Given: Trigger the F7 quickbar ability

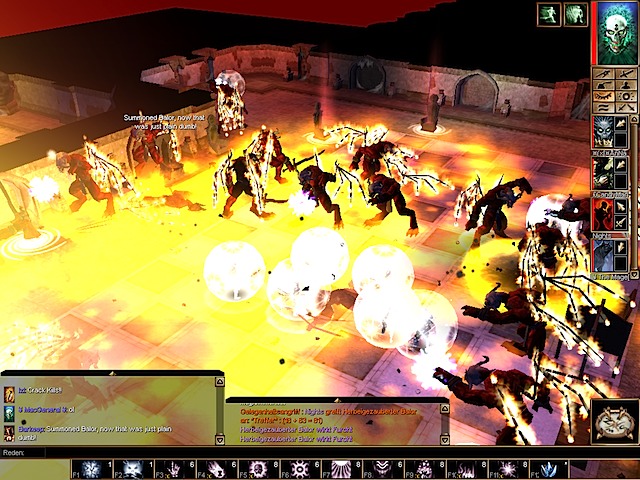Looking at the screenshot, I should coord(341,469).
